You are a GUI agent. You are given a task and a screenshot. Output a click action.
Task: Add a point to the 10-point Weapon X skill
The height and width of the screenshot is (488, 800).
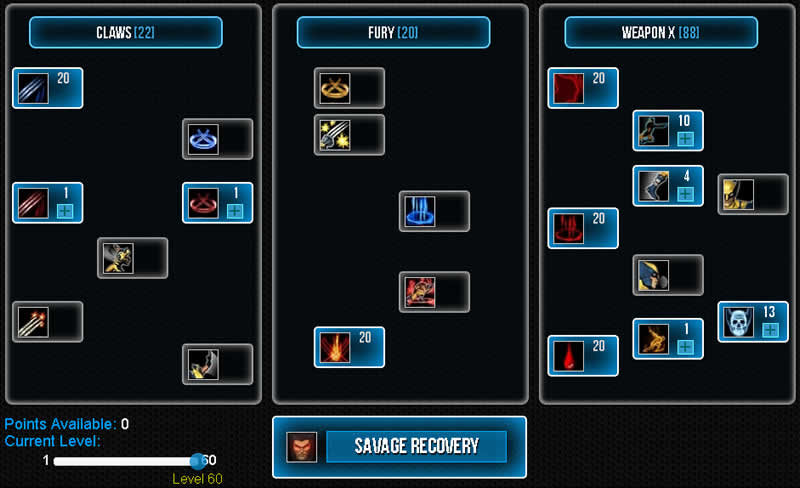(686, 139)
